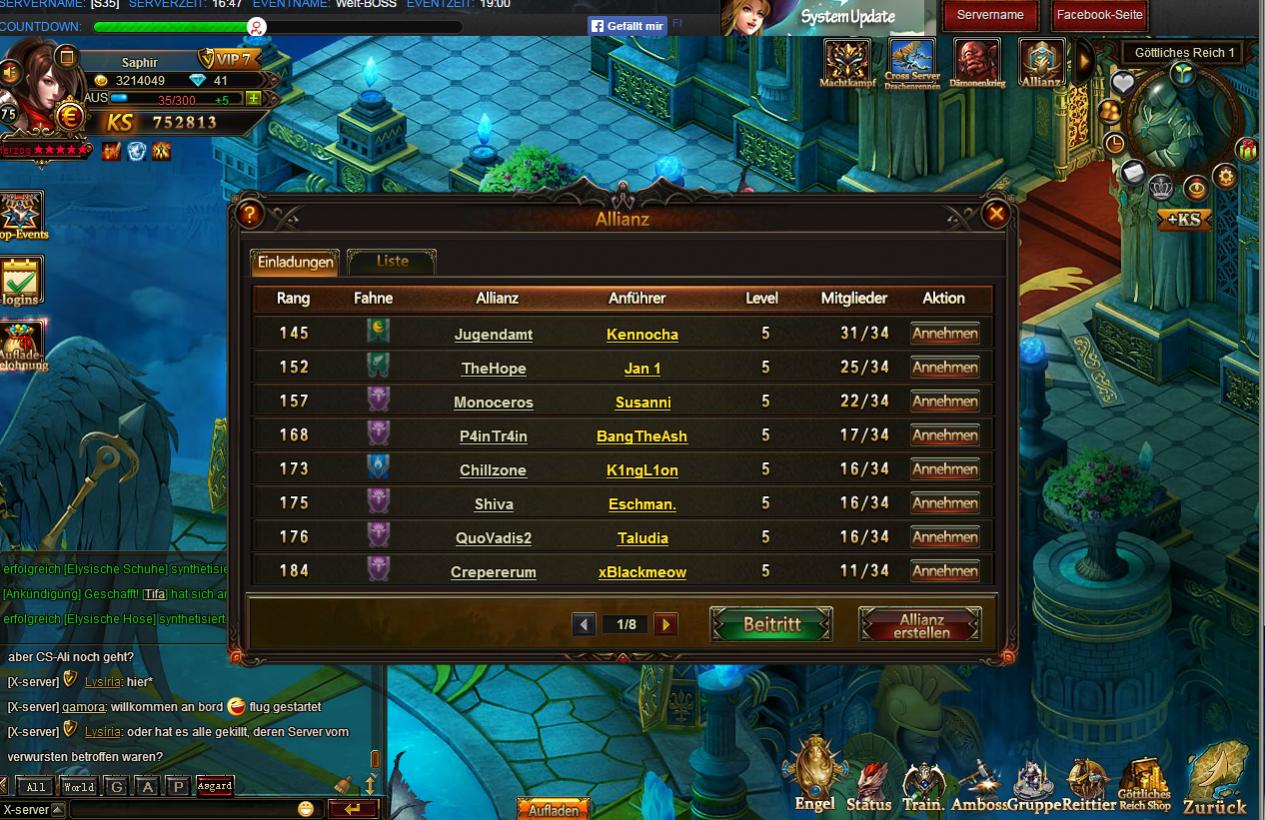
Task: Open the Allianz help question mark
Action: coord(250,213)
